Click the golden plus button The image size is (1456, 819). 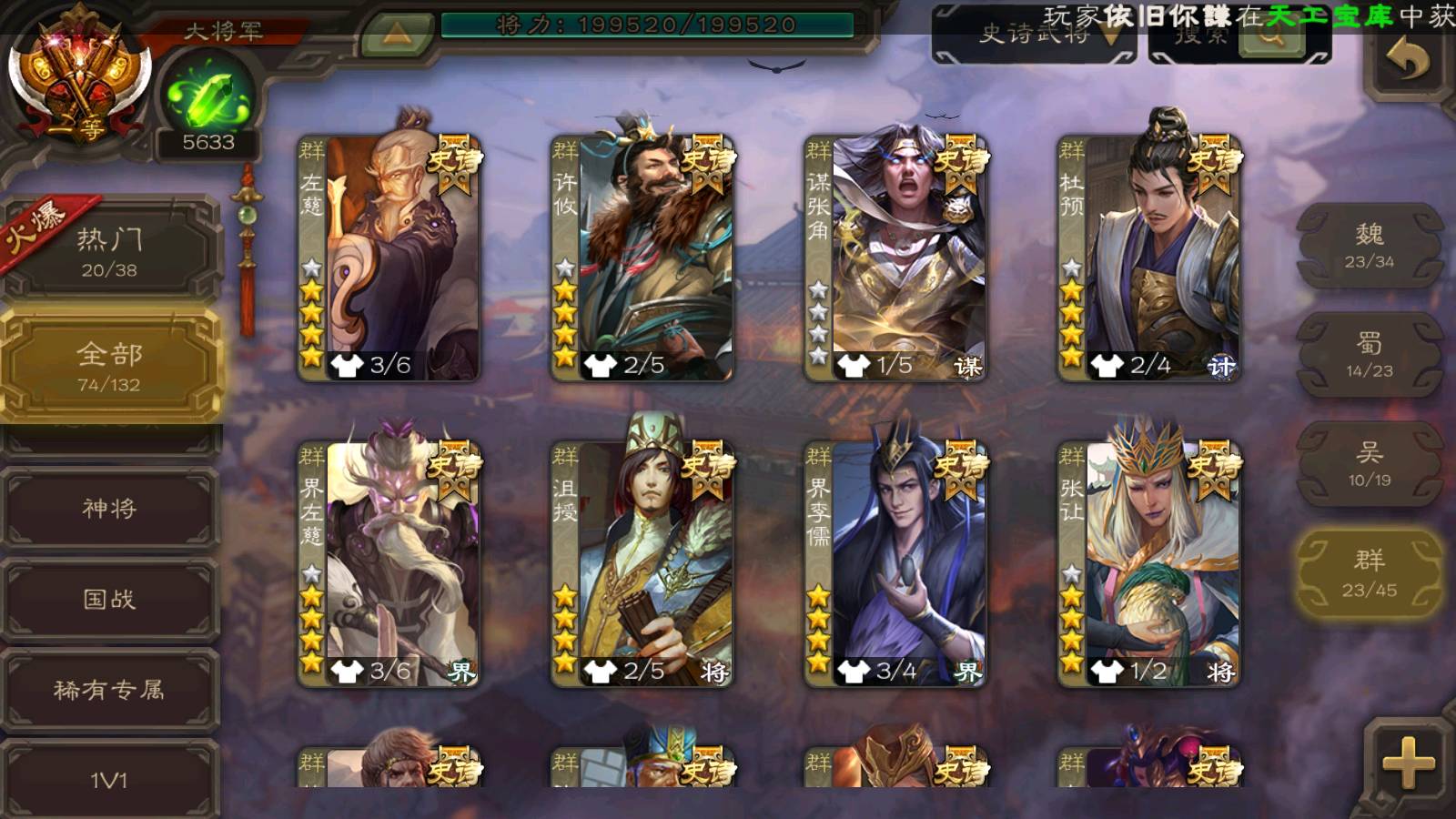pos(1407,763)
